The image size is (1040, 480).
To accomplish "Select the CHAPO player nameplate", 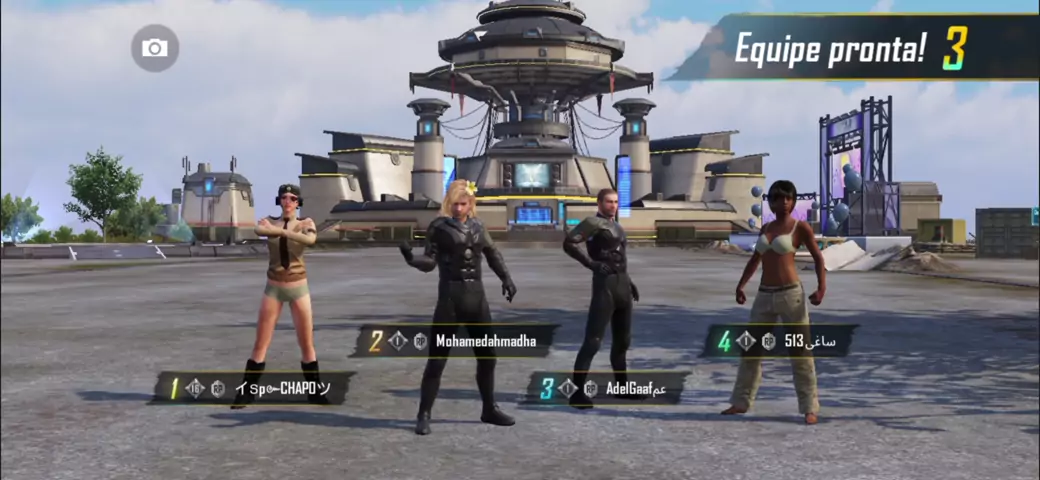I will click(x=253, y=388).
